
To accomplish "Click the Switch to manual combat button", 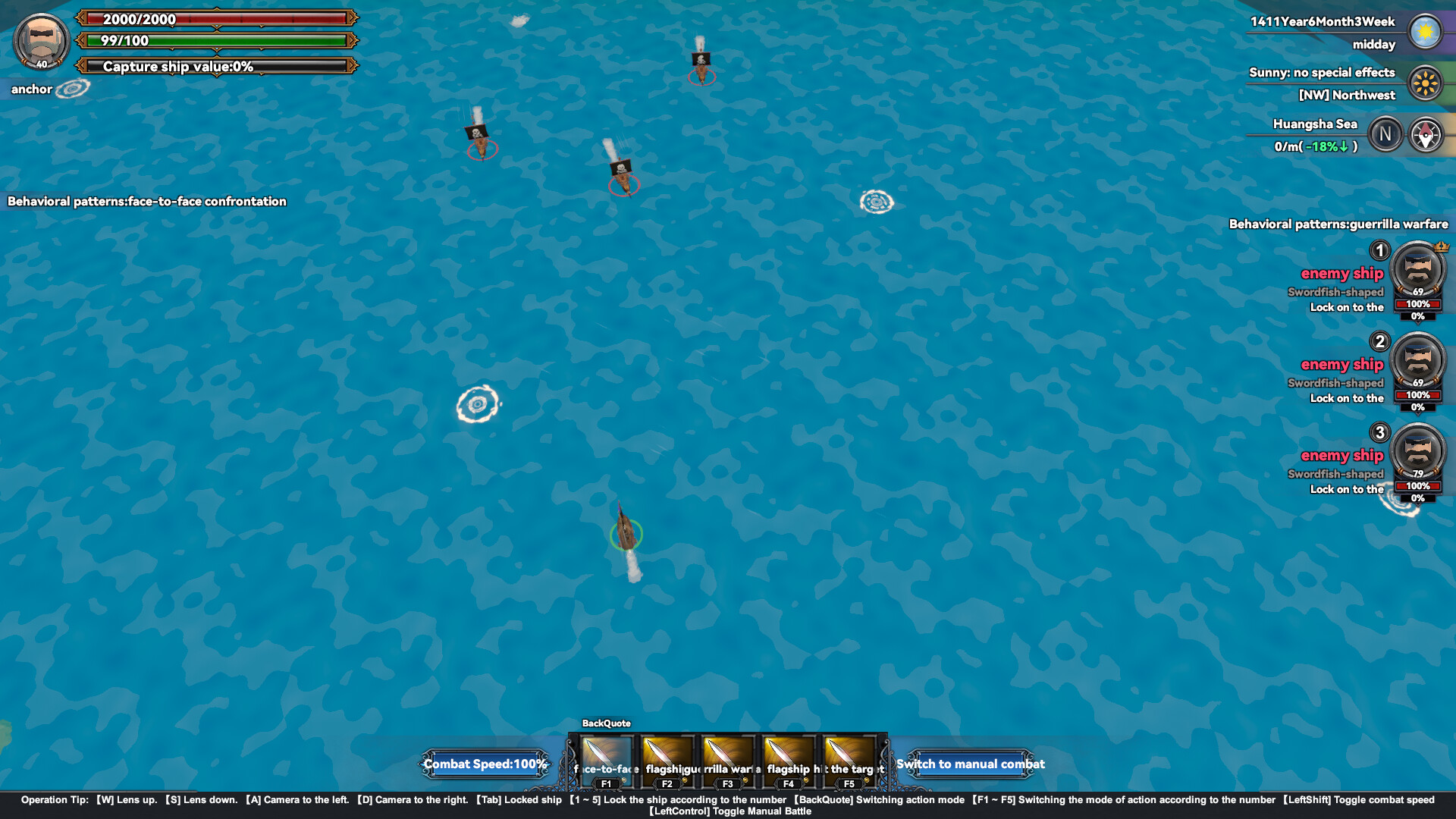I will coord(971,764).
